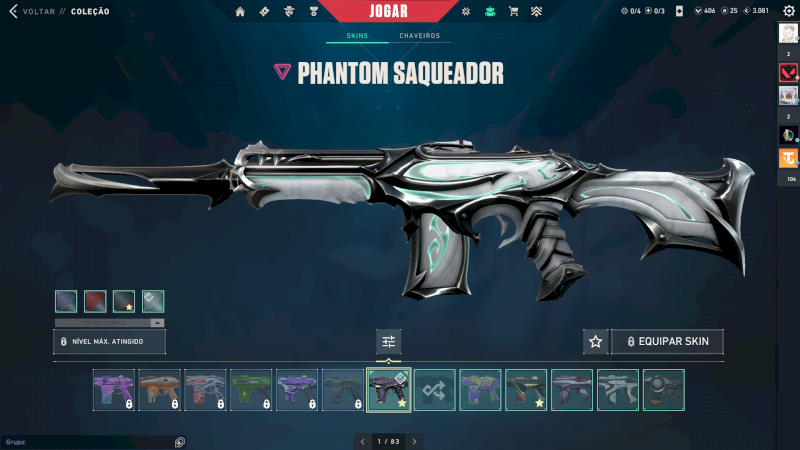This screenshot has width=800, height=450.
Task: Open the orange T friend avatar
Action: click(x=787, y=158)
